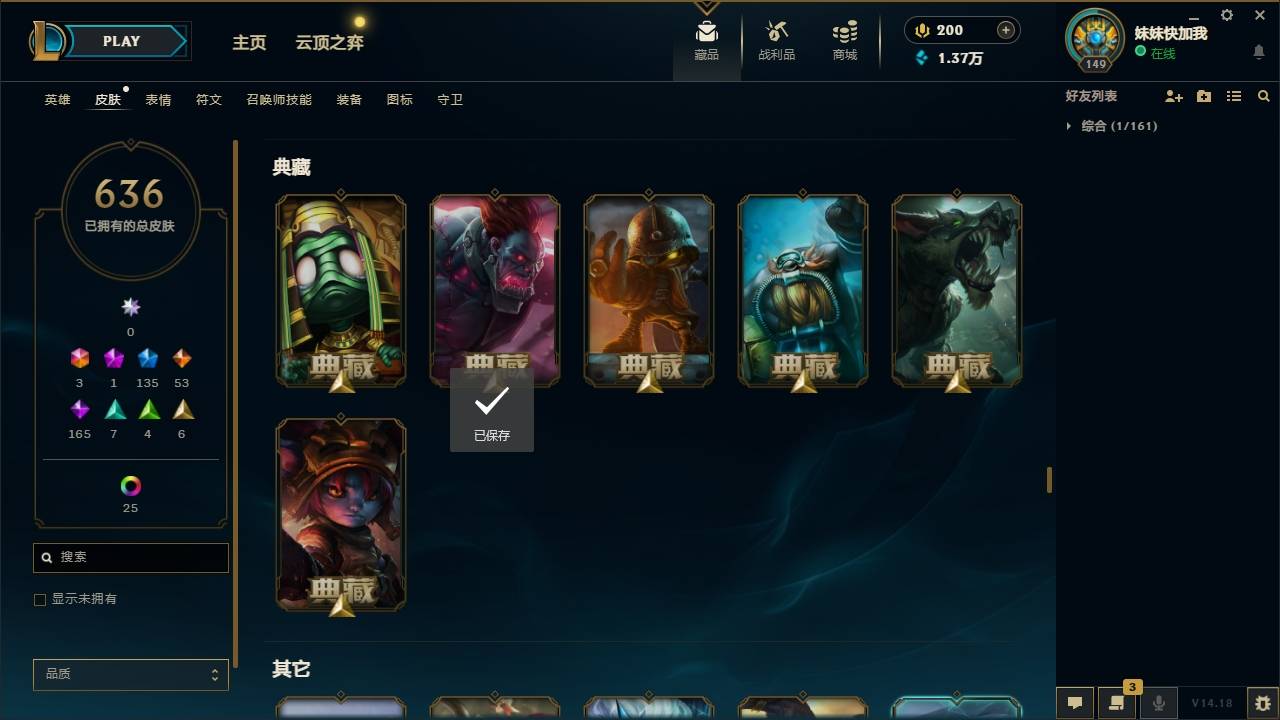Enable the 显示未拥有 checkbox

[40, 599]
